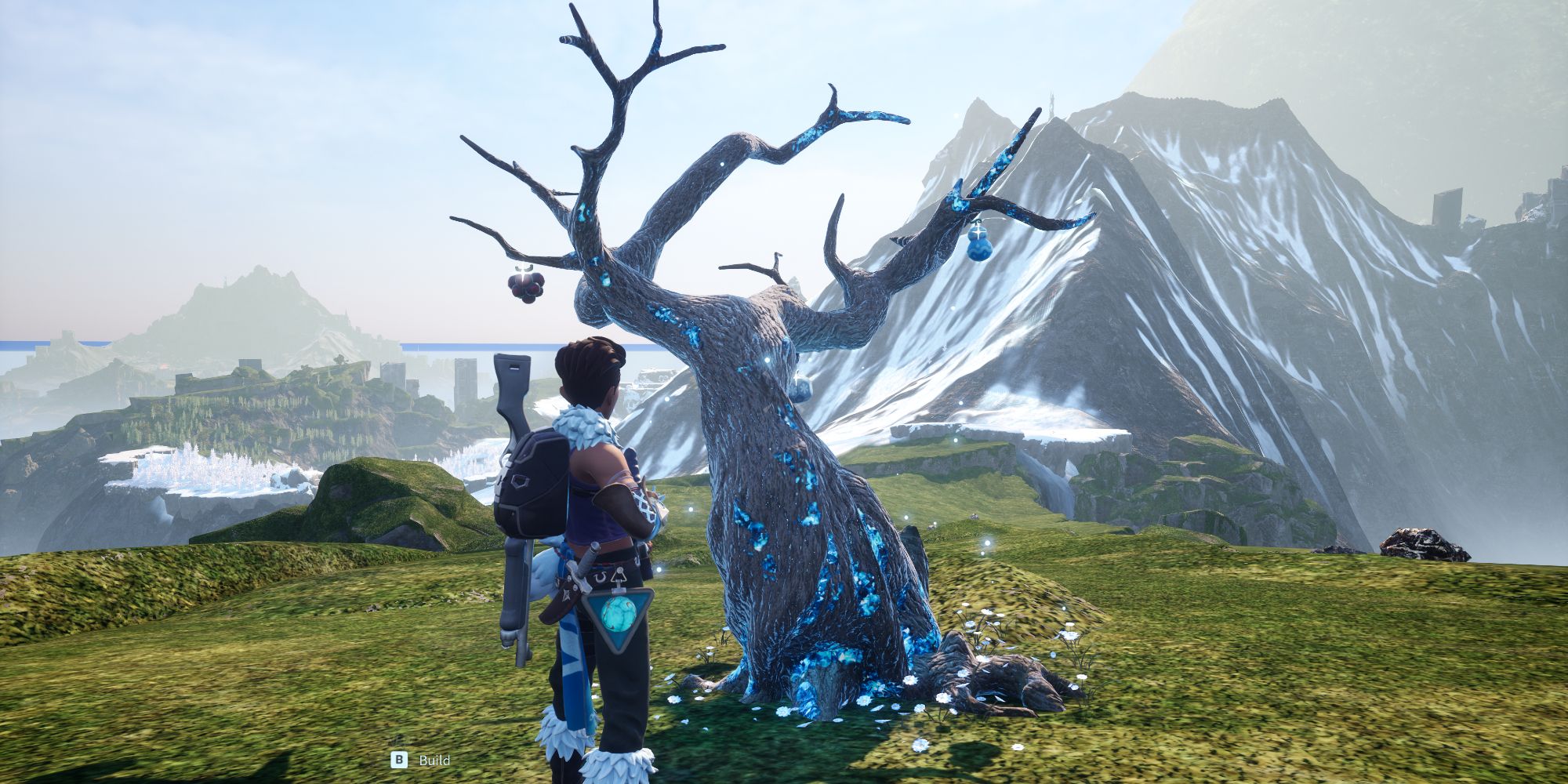Click the B key prompt icon
The image size is (1568, 784).
398,760
